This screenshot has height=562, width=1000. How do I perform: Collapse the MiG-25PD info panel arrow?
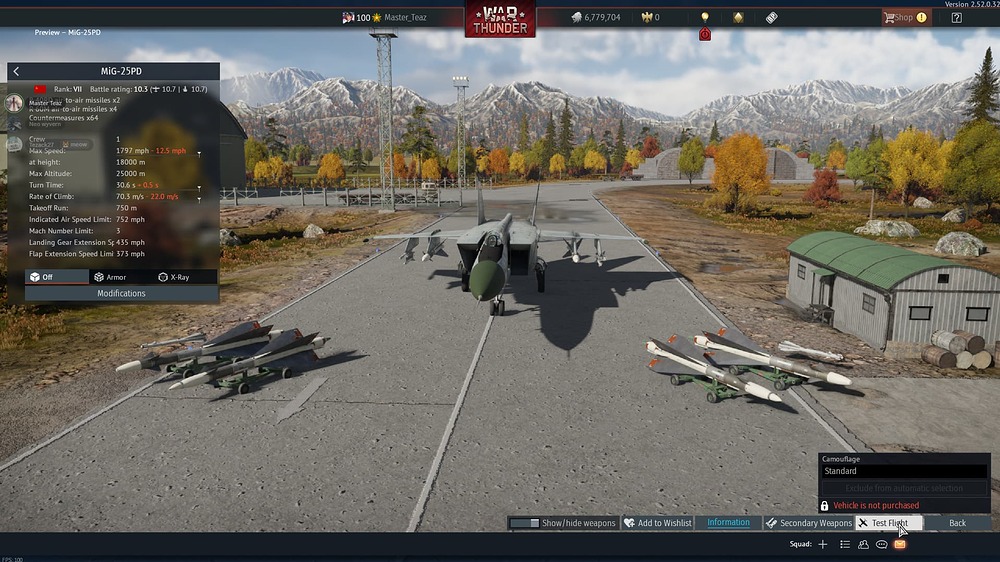[x=16, y=72]
